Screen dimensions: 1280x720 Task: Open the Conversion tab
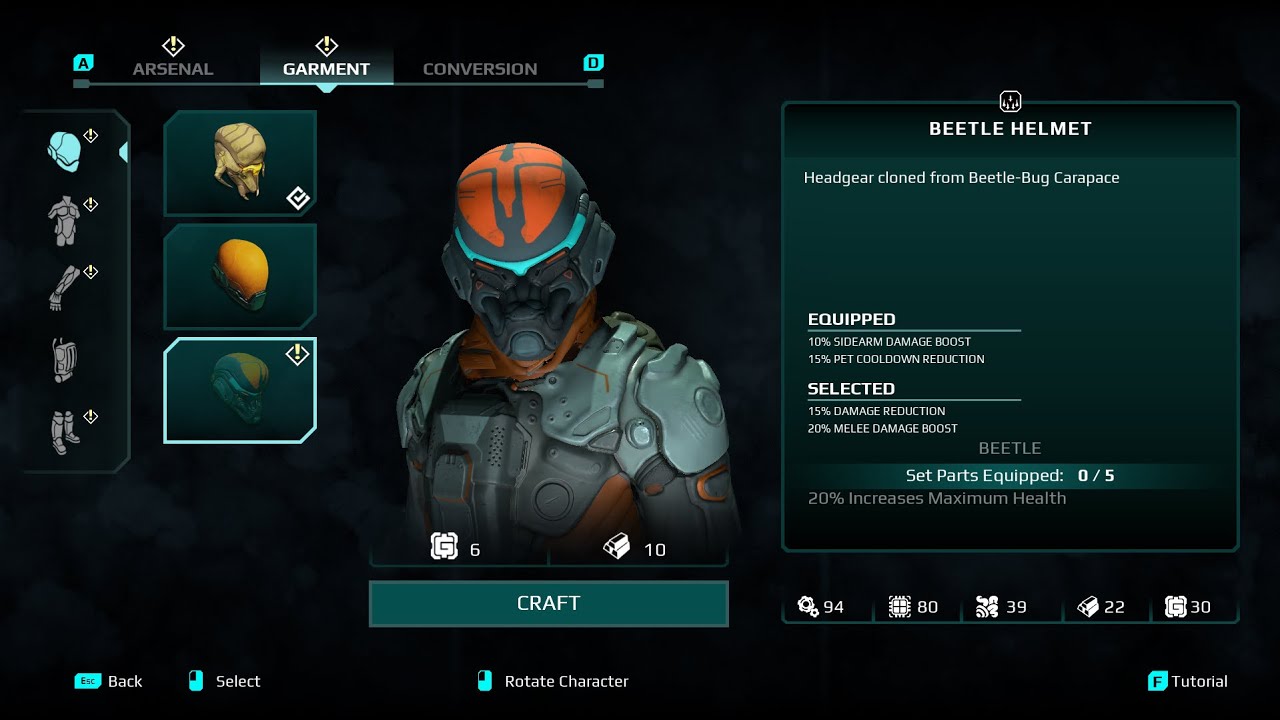480,69
